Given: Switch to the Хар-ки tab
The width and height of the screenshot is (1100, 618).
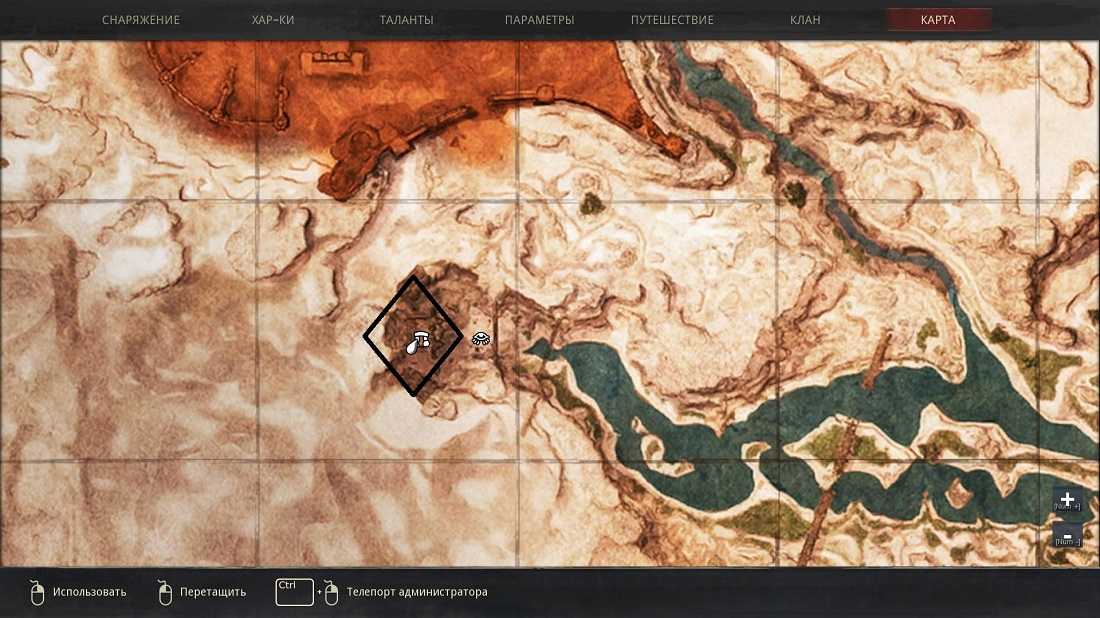Looking at the screenshot, I should [x=273, y=20].
